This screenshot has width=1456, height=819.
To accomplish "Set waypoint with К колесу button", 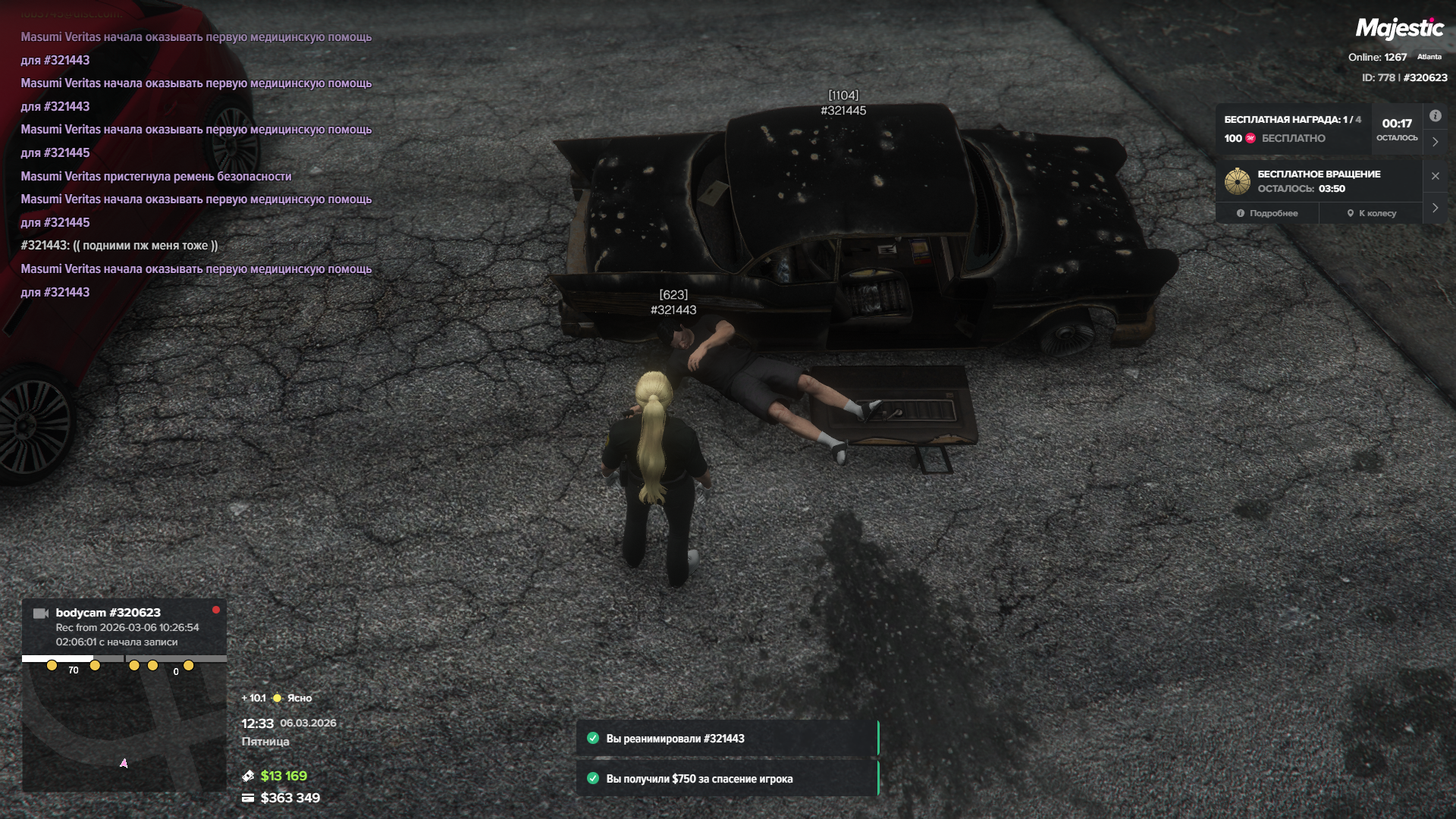I will [1371, 213].
